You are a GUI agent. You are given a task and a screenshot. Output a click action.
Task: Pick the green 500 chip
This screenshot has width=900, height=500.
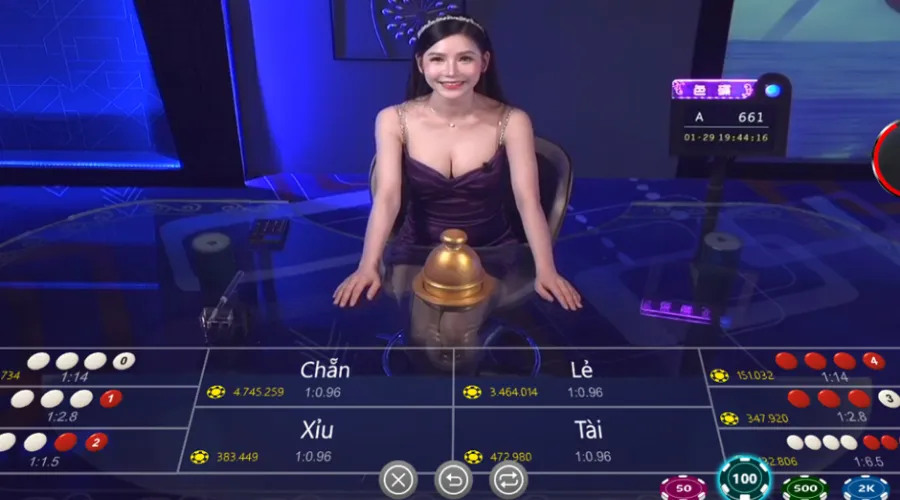[805, 488]
